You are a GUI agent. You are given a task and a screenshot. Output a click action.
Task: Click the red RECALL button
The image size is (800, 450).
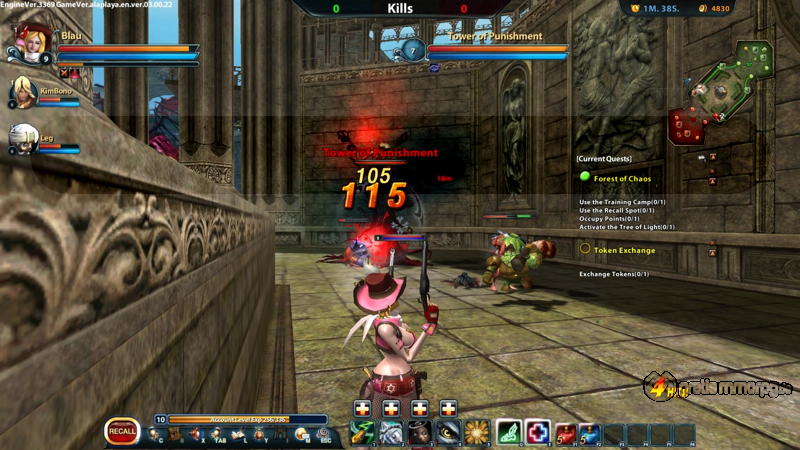(122, 431)
